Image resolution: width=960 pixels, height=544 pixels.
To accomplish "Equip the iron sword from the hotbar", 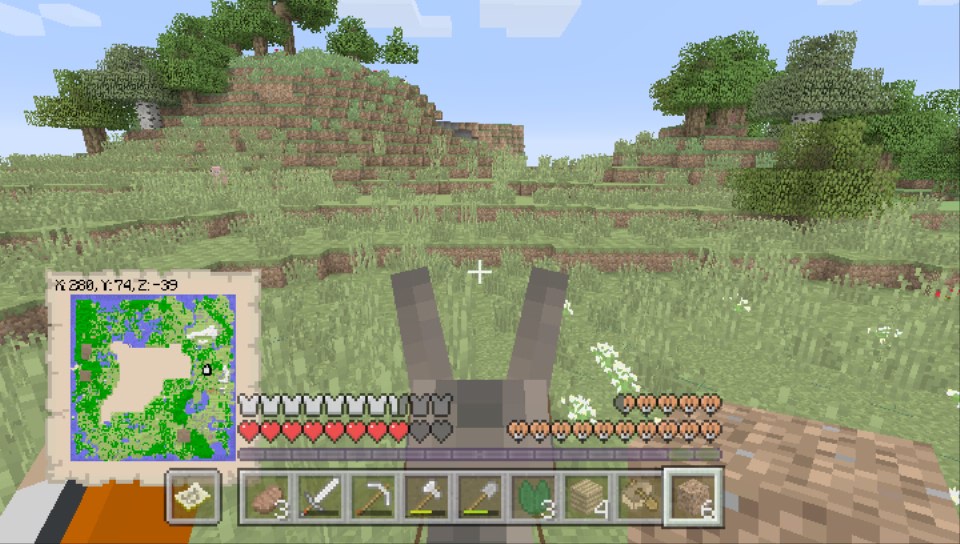I will point(319,497).
